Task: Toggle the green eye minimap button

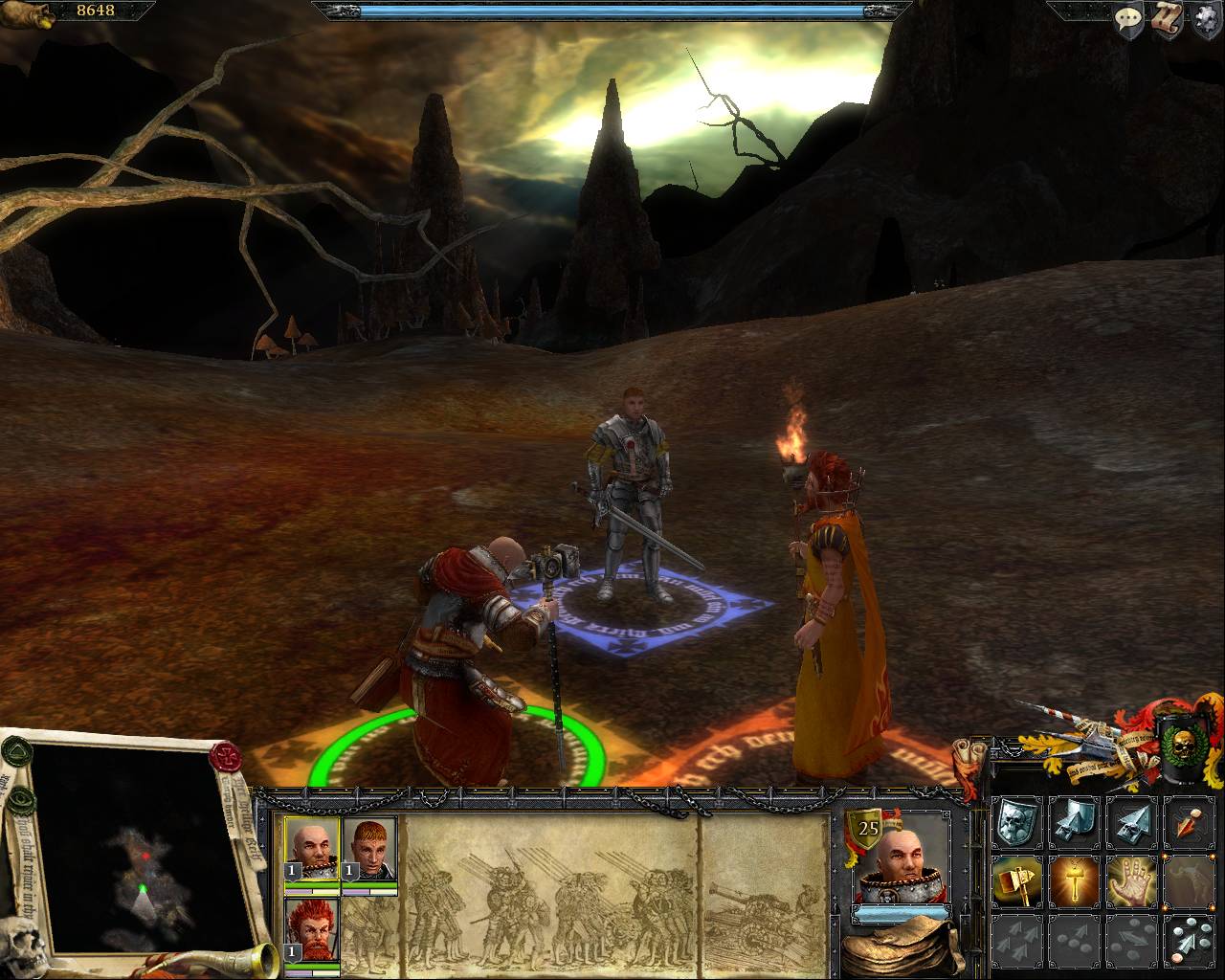Action: point(22,802)
